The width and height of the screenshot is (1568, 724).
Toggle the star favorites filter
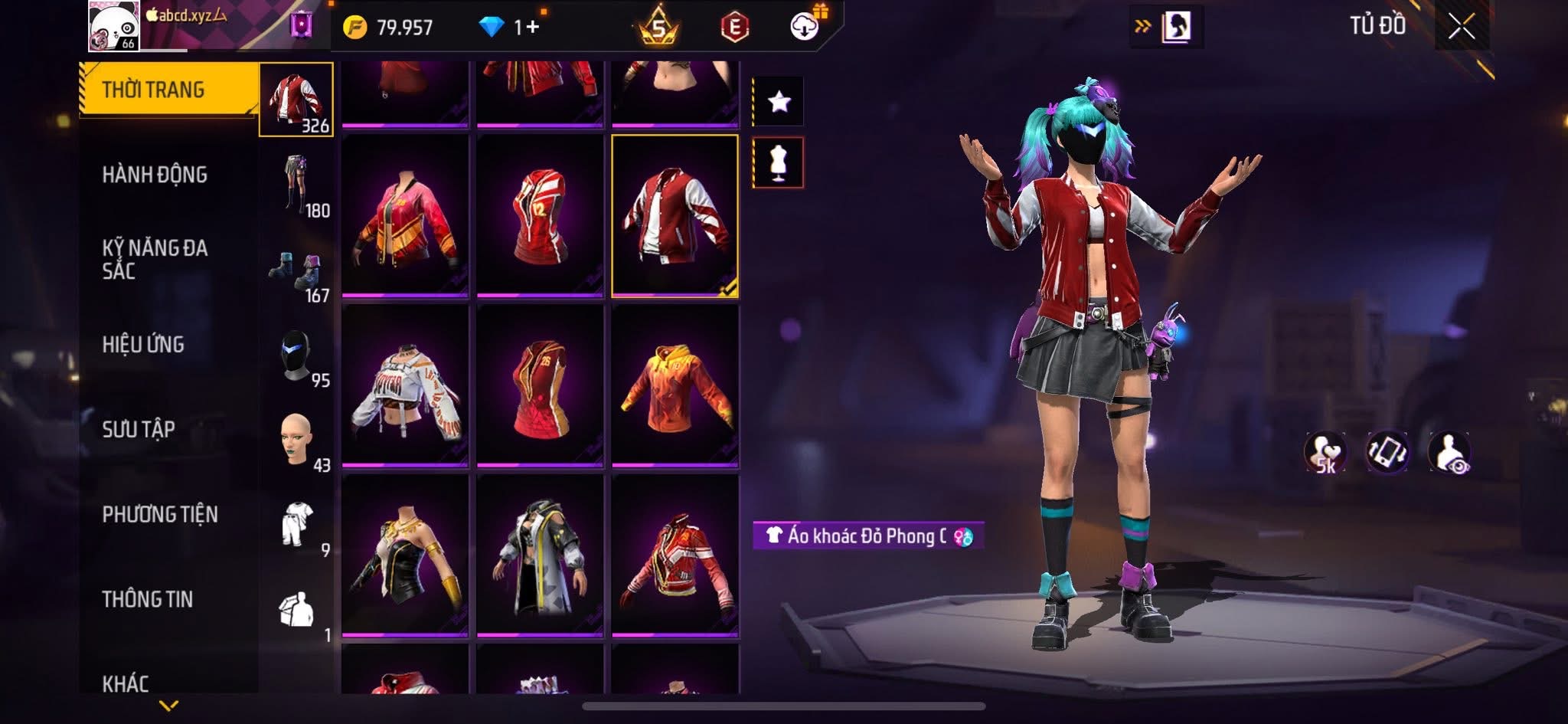[779, 101]
